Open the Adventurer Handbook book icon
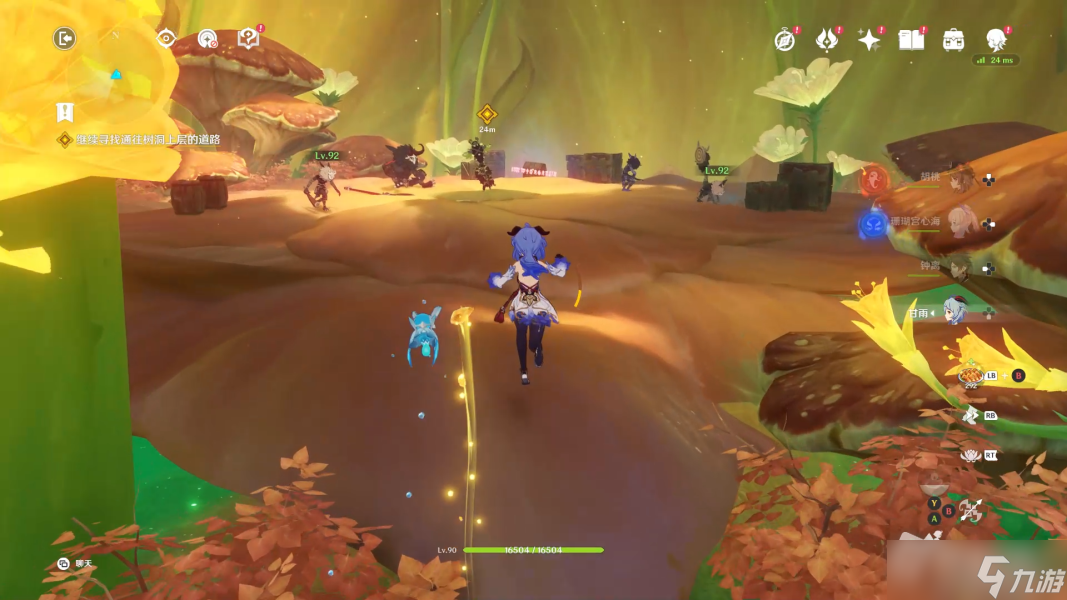1067x600 pixels. [910, 40]
